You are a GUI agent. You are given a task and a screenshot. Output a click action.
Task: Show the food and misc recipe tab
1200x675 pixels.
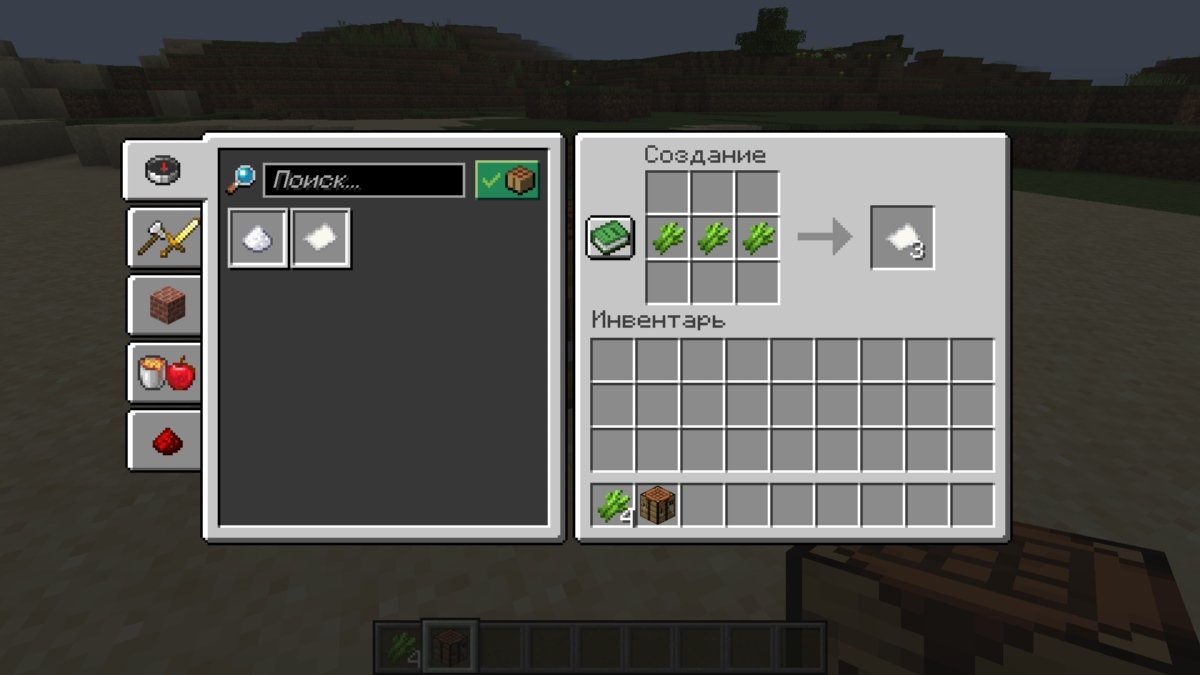[166, 374]
